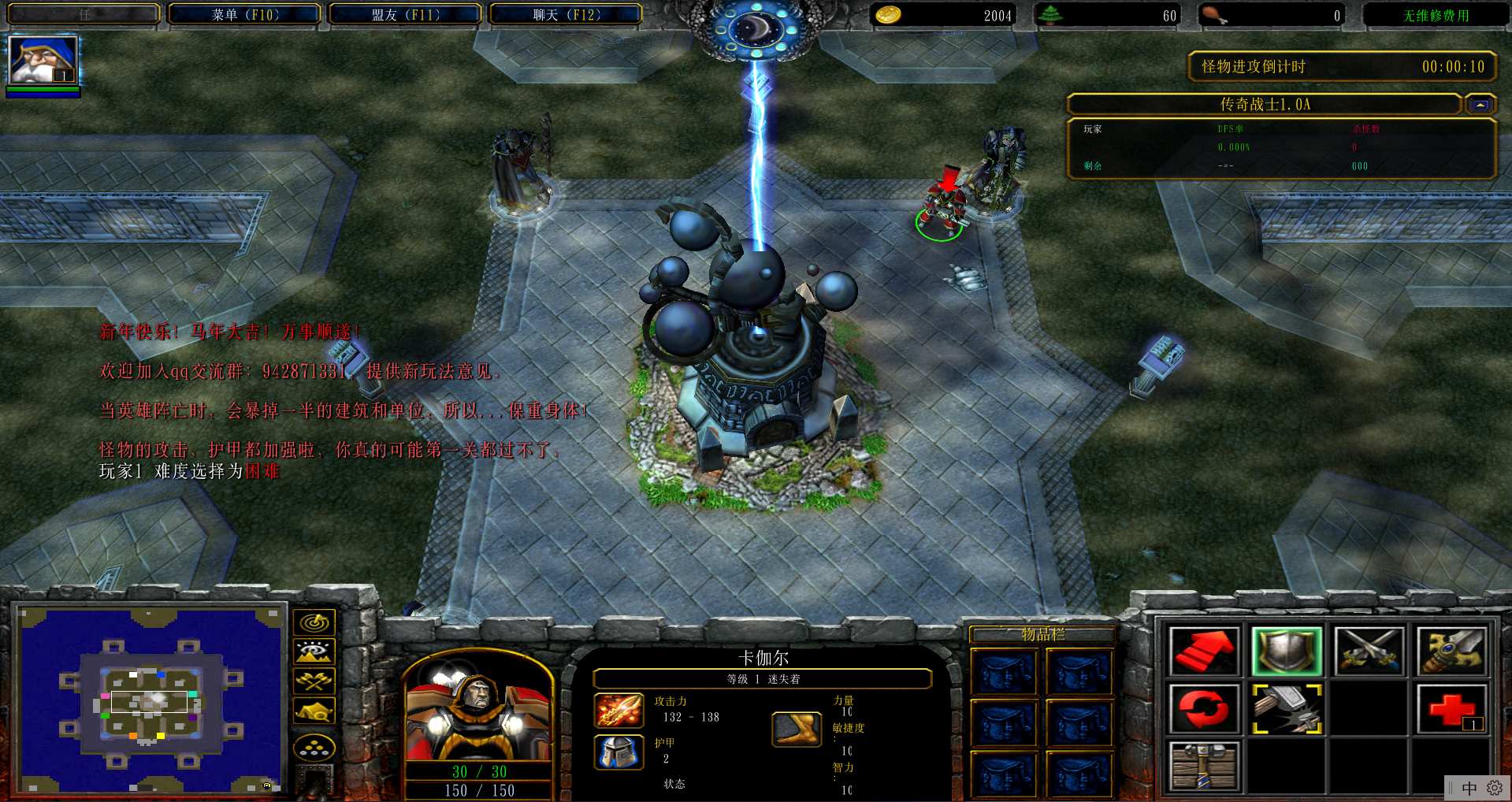This screenshot has height=802, width=1512.
Task: Toggle ally color mode with crossed axes
Action: pyautogui.click(x=314, y=681)
